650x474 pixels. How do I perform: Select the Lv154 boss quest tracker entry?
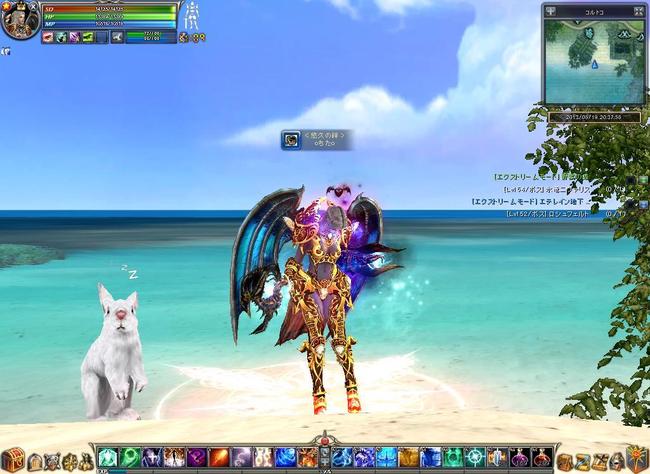560,188
